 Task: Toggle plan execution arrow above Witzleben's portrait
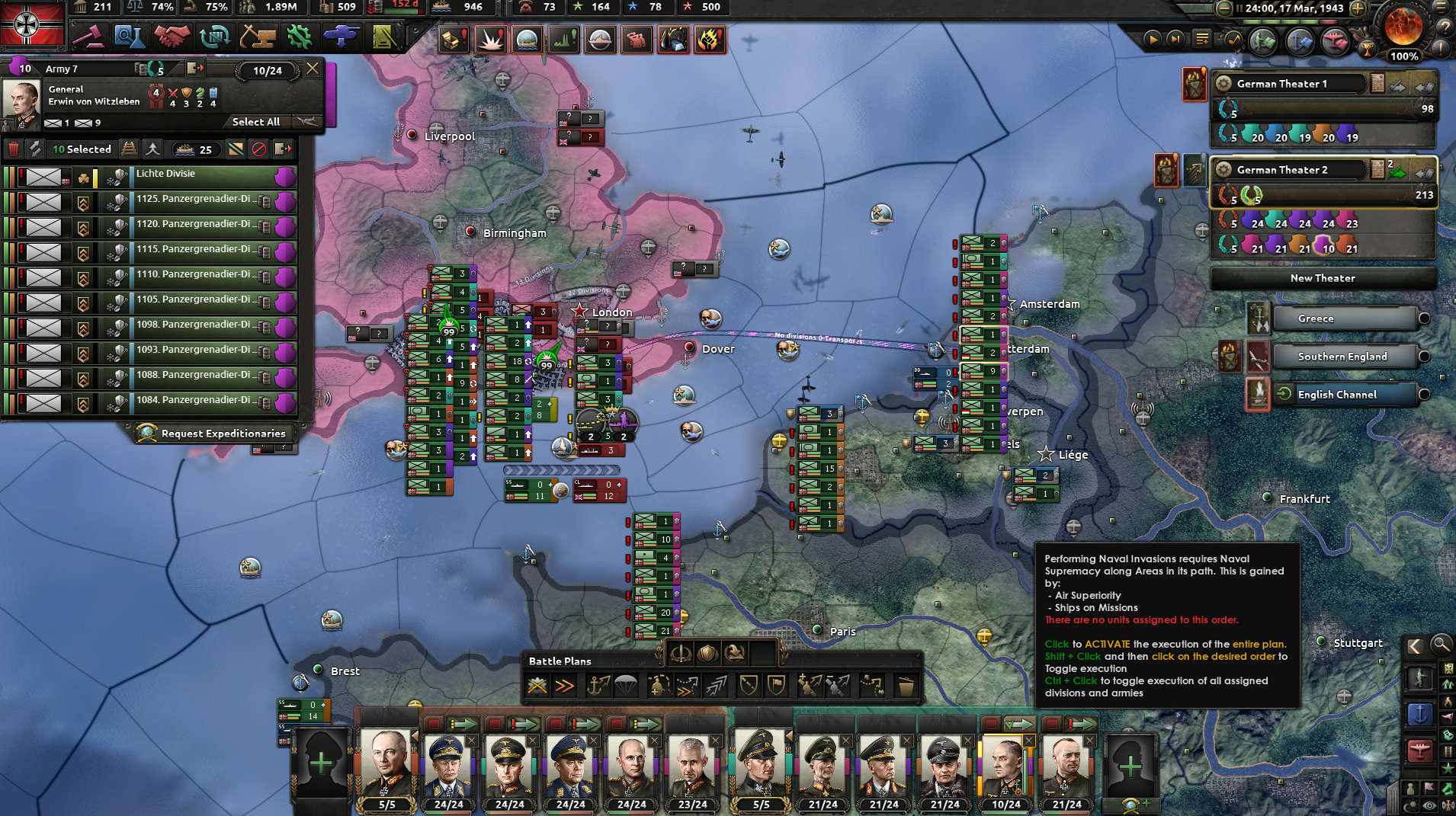coord(1018,723)
